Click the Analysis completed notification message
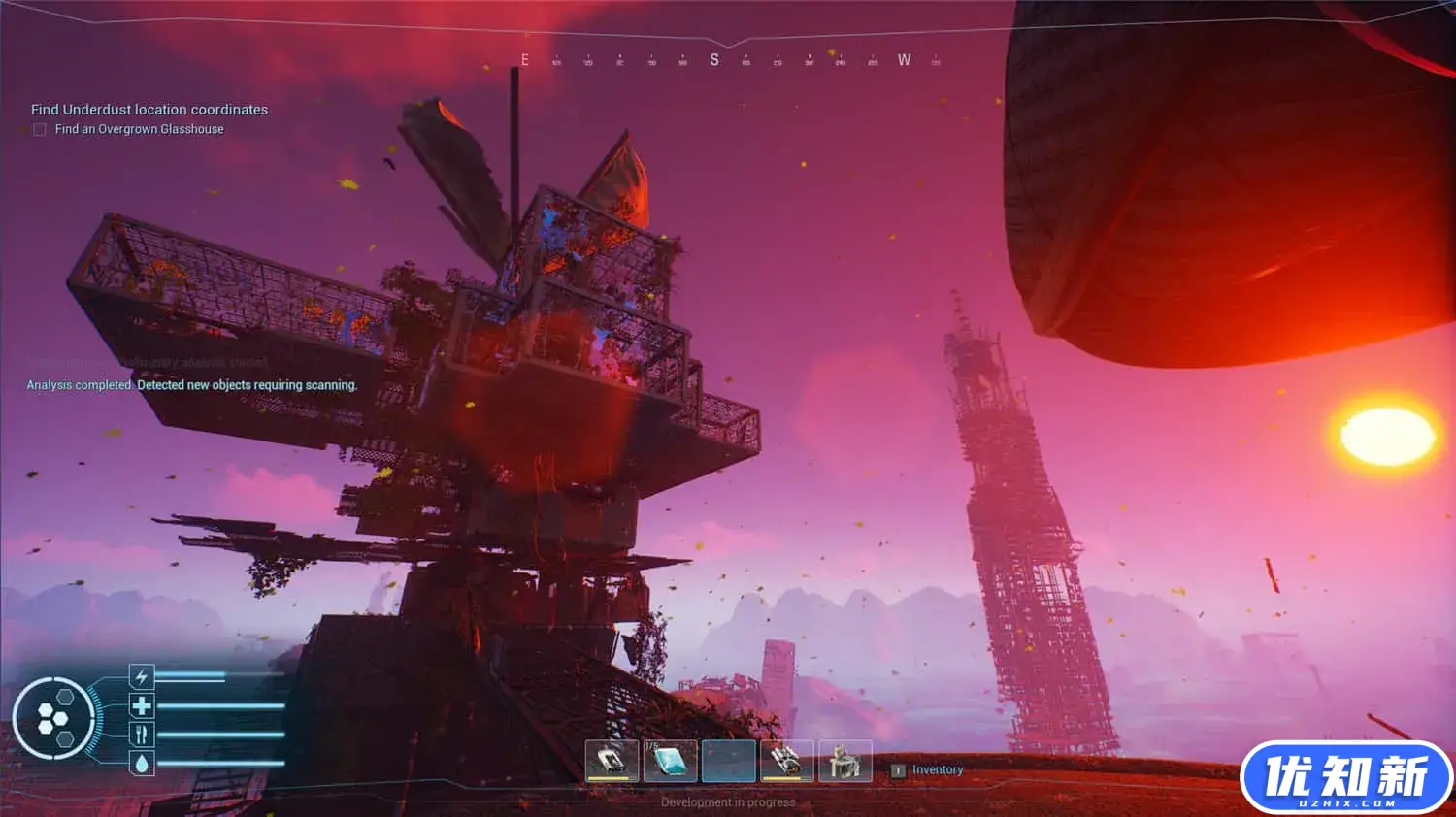The width and height of the screenshot is (1456, 817). click(x=192, y=385)
